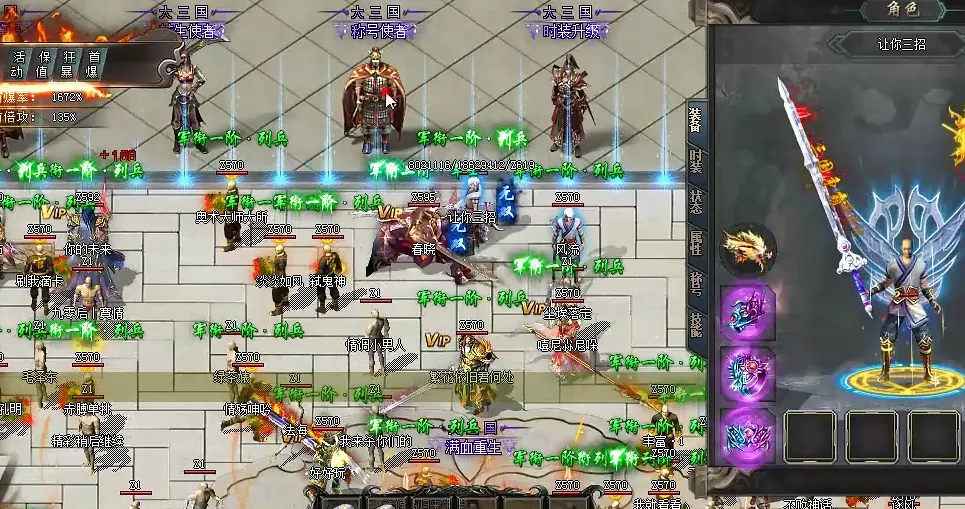Show the 状态 status tab
Screen dimensions: 965x509
696,200
